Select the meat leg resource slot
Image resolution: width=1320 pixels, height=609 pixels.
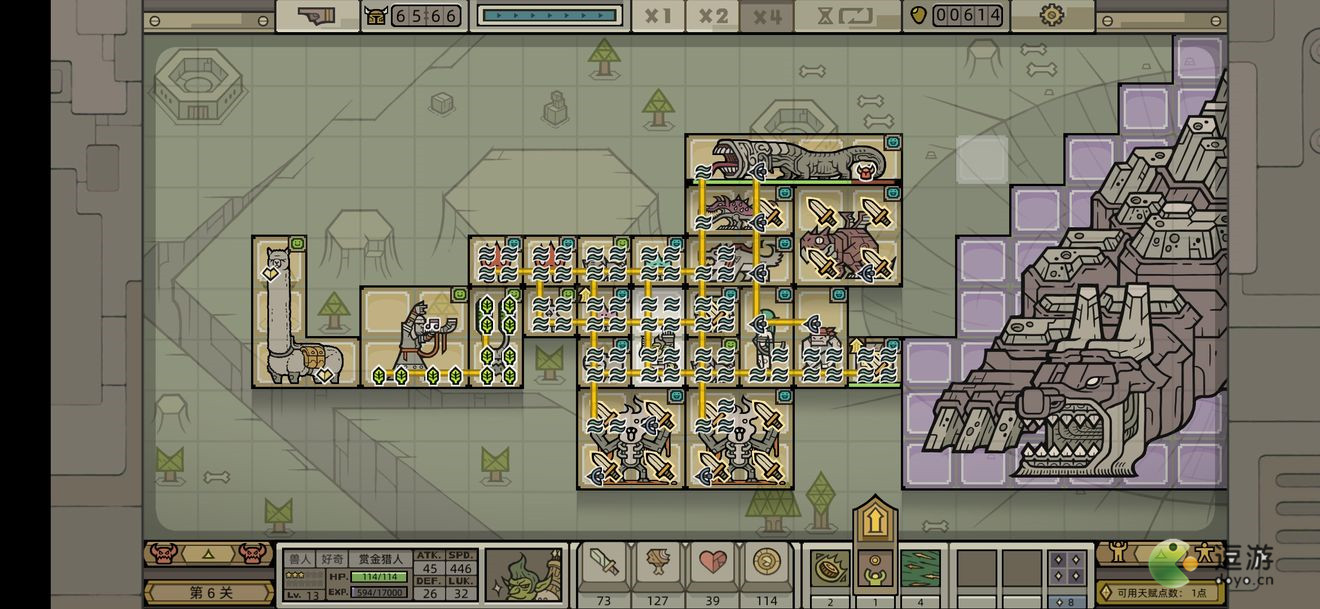pos(658,567)
